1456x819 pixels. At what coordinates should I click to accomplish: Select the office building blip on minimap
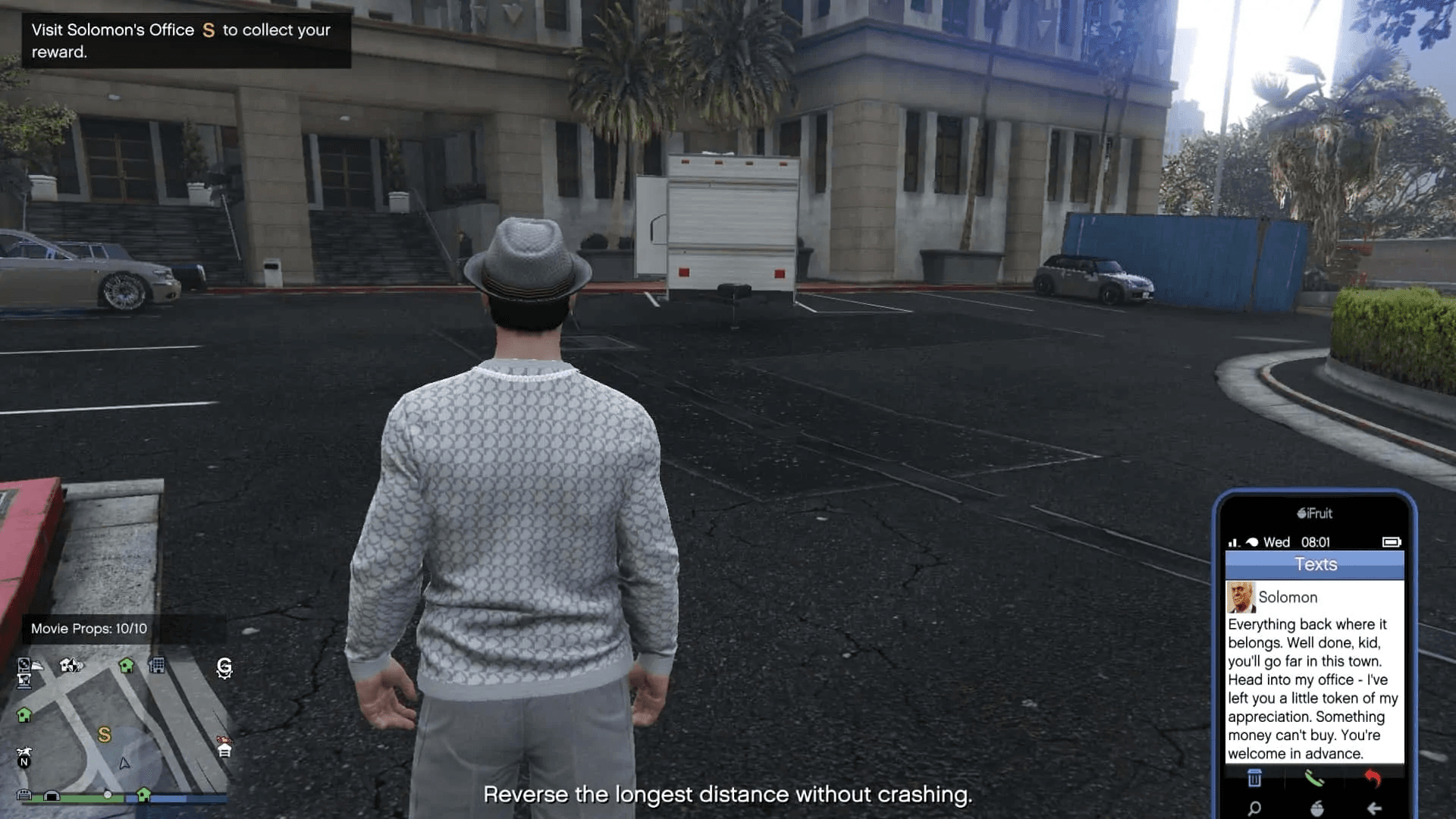(157, 666)
